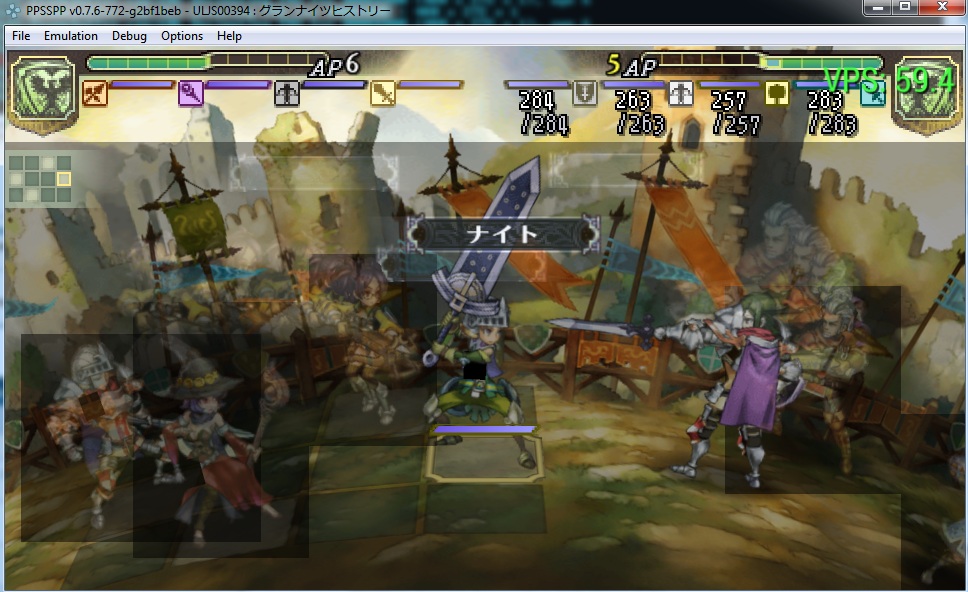Open the File menu
This screenshot has height=592, width=968.
coord(21,36)
